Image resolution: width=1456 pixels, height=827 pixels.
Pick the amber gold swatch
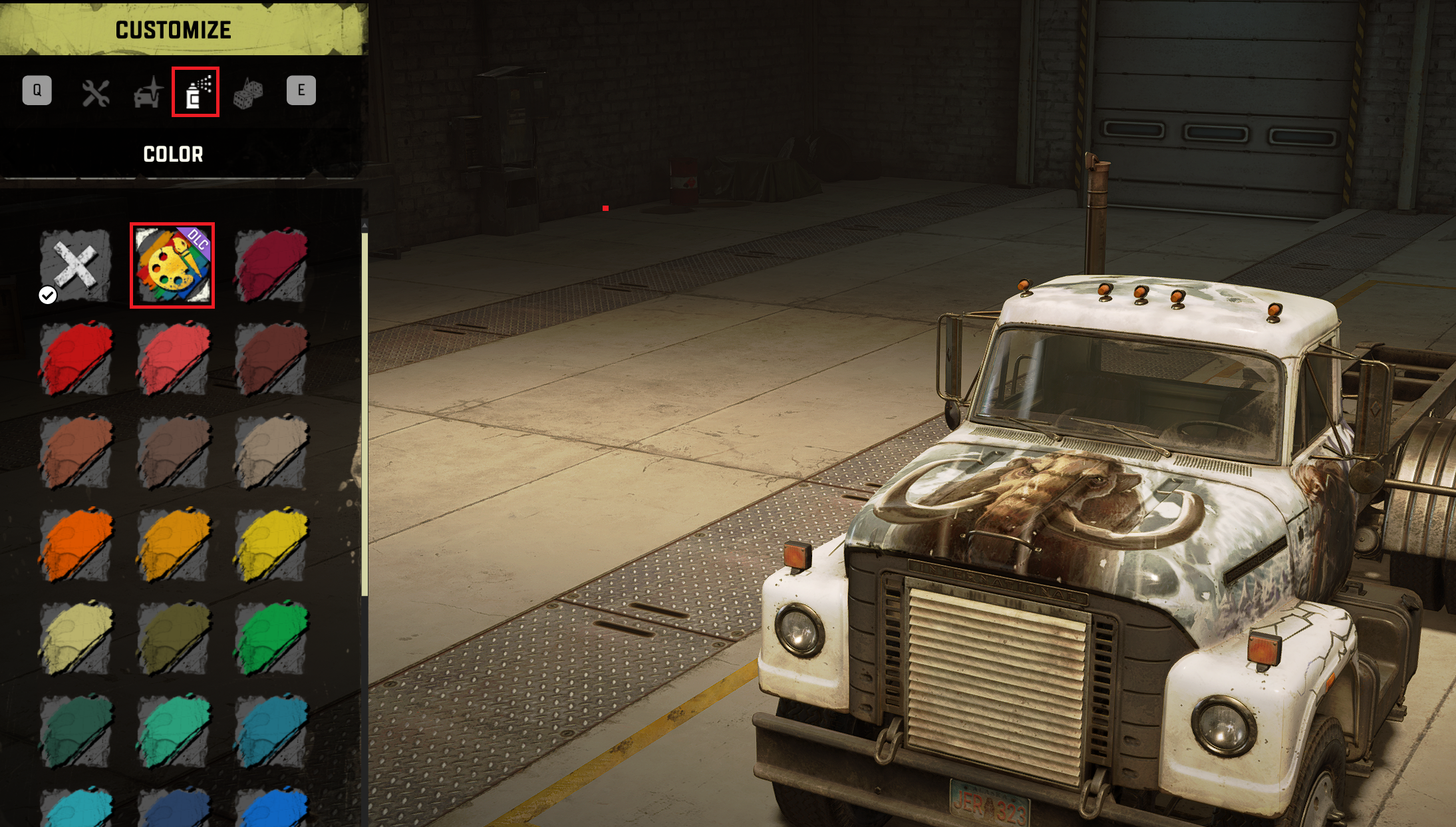[173, 545]
